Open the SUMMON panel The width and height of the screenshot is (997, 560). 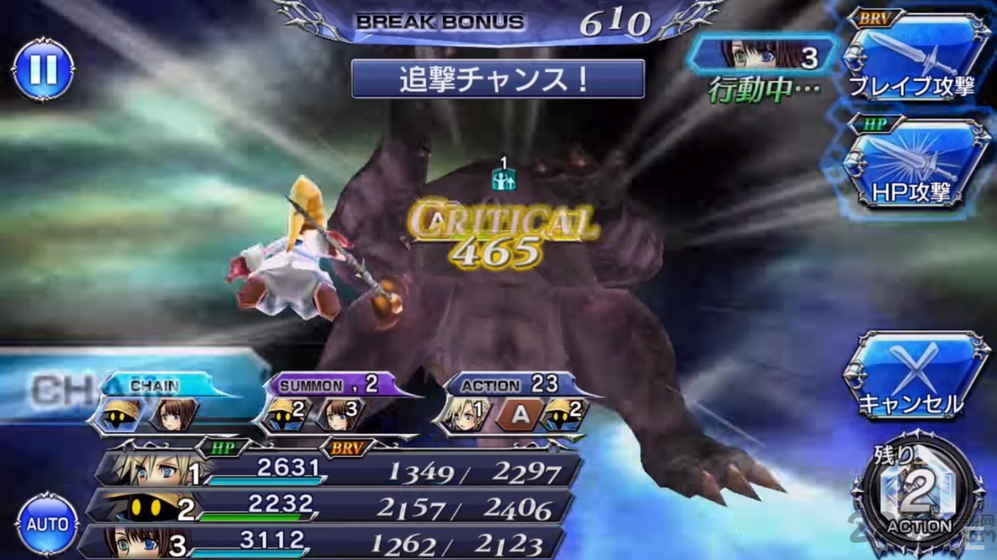coord(318,402)
